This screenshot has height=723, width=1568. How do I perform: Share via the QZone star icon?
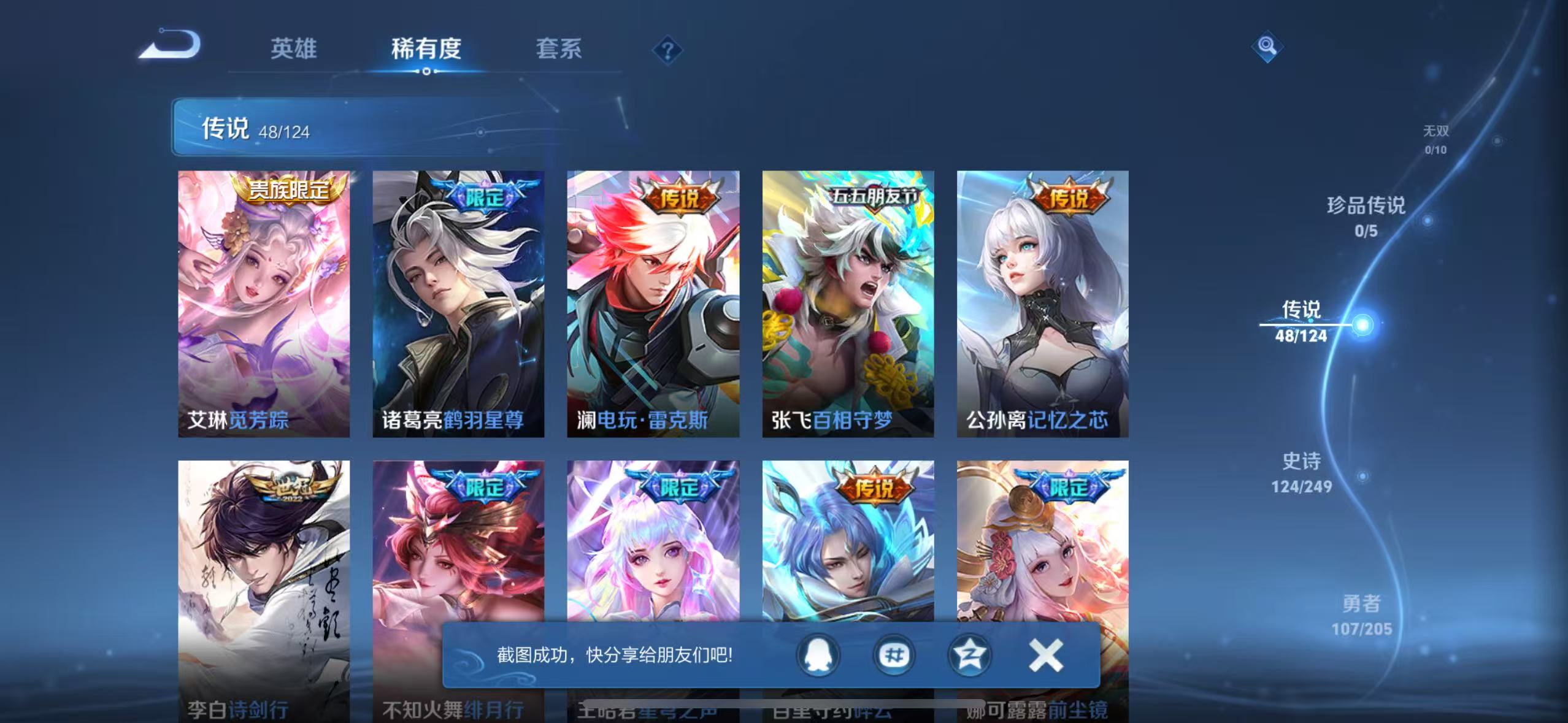969,655
